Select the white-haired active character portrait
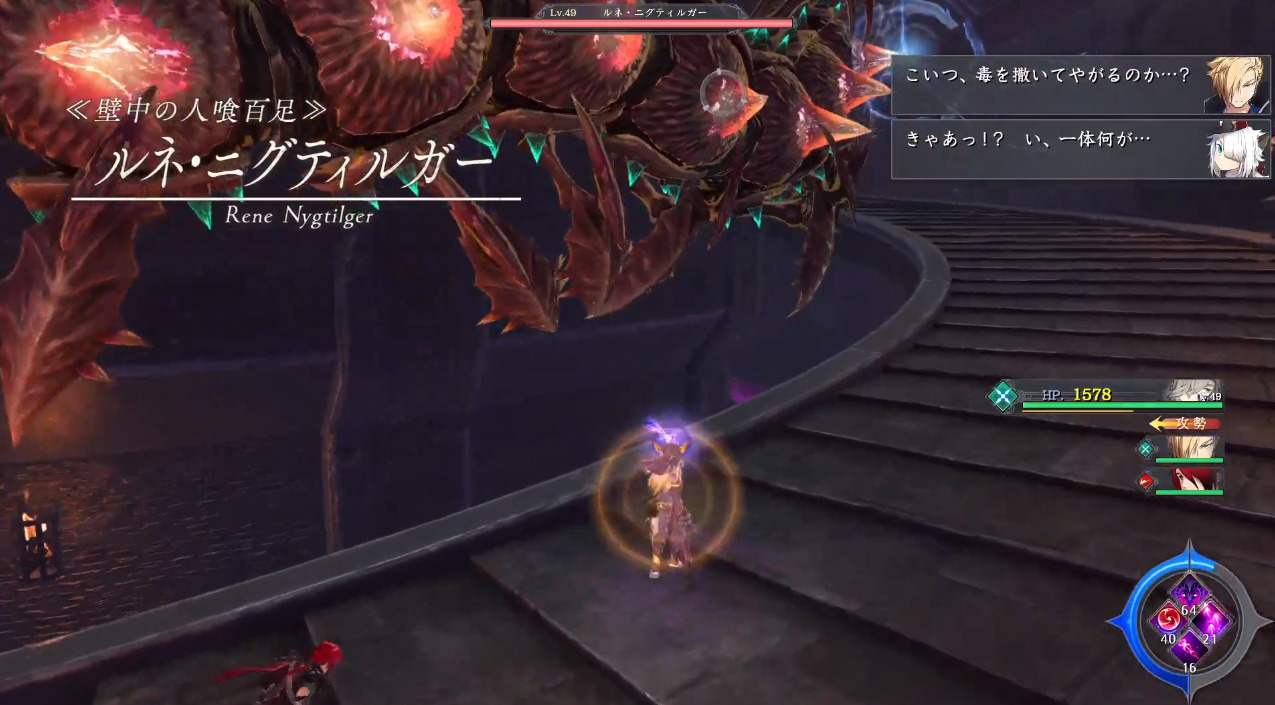The width and height of the screenshot is (1275, 705). click(1191, 391)
